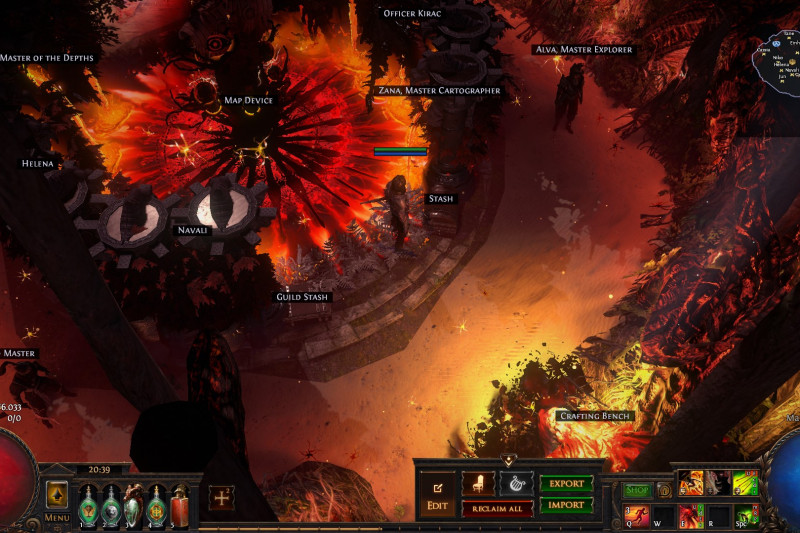Open the Shop

point(636,491)
